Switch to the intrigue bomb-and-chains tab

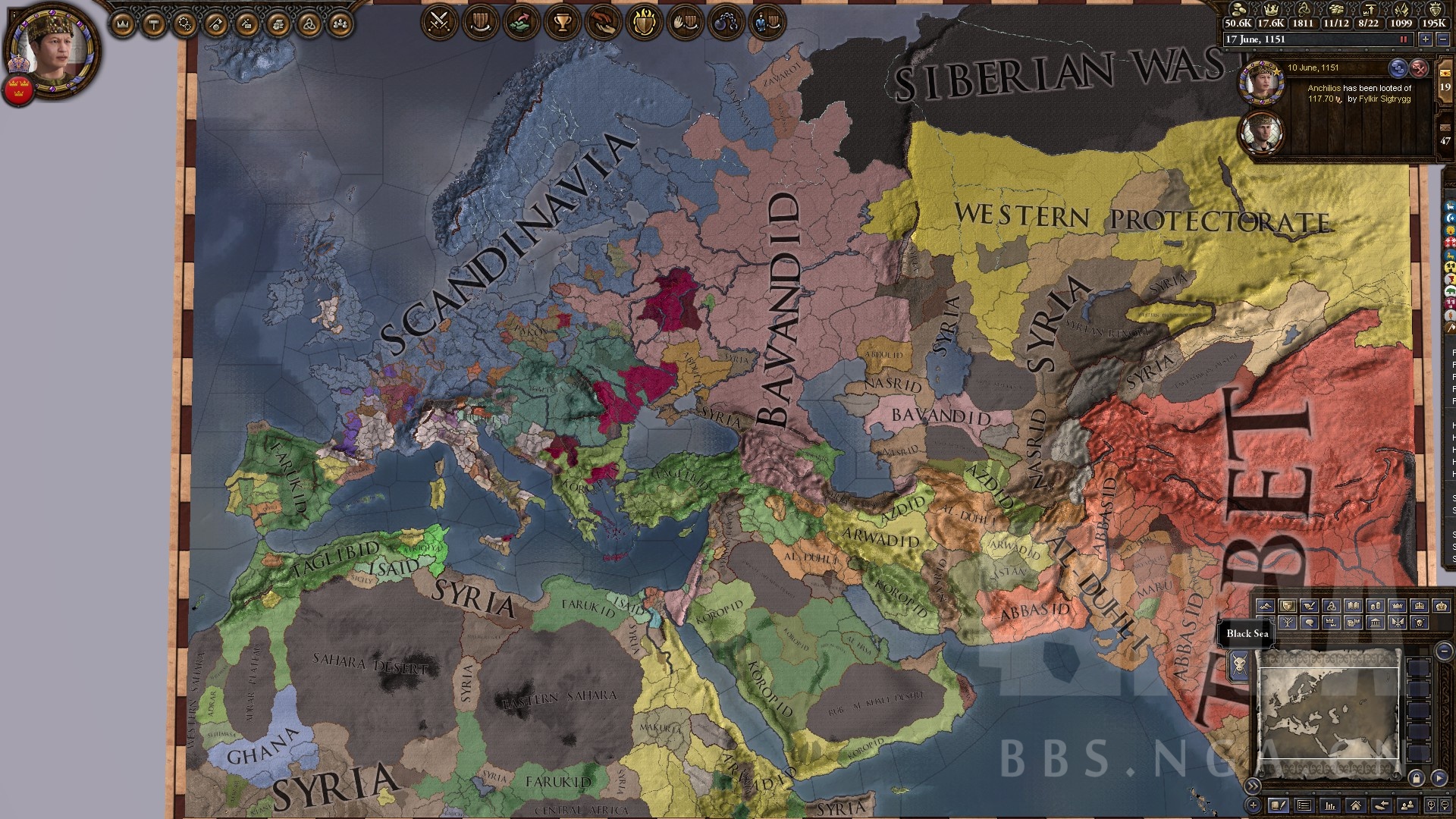(726, 20)
